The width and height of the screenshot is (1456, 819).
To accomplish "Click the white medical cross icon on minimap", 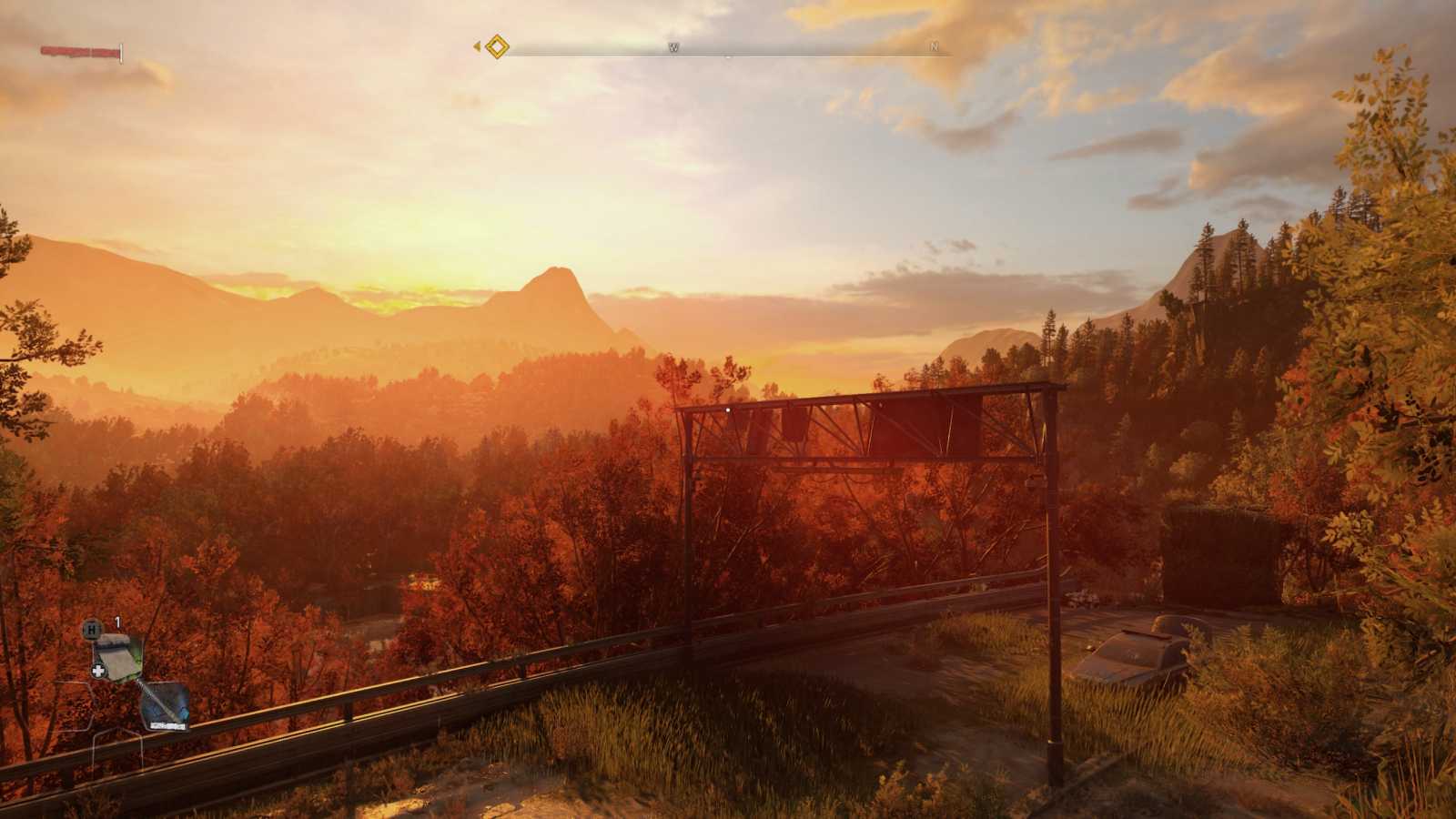I will click(x=97, y=670).
